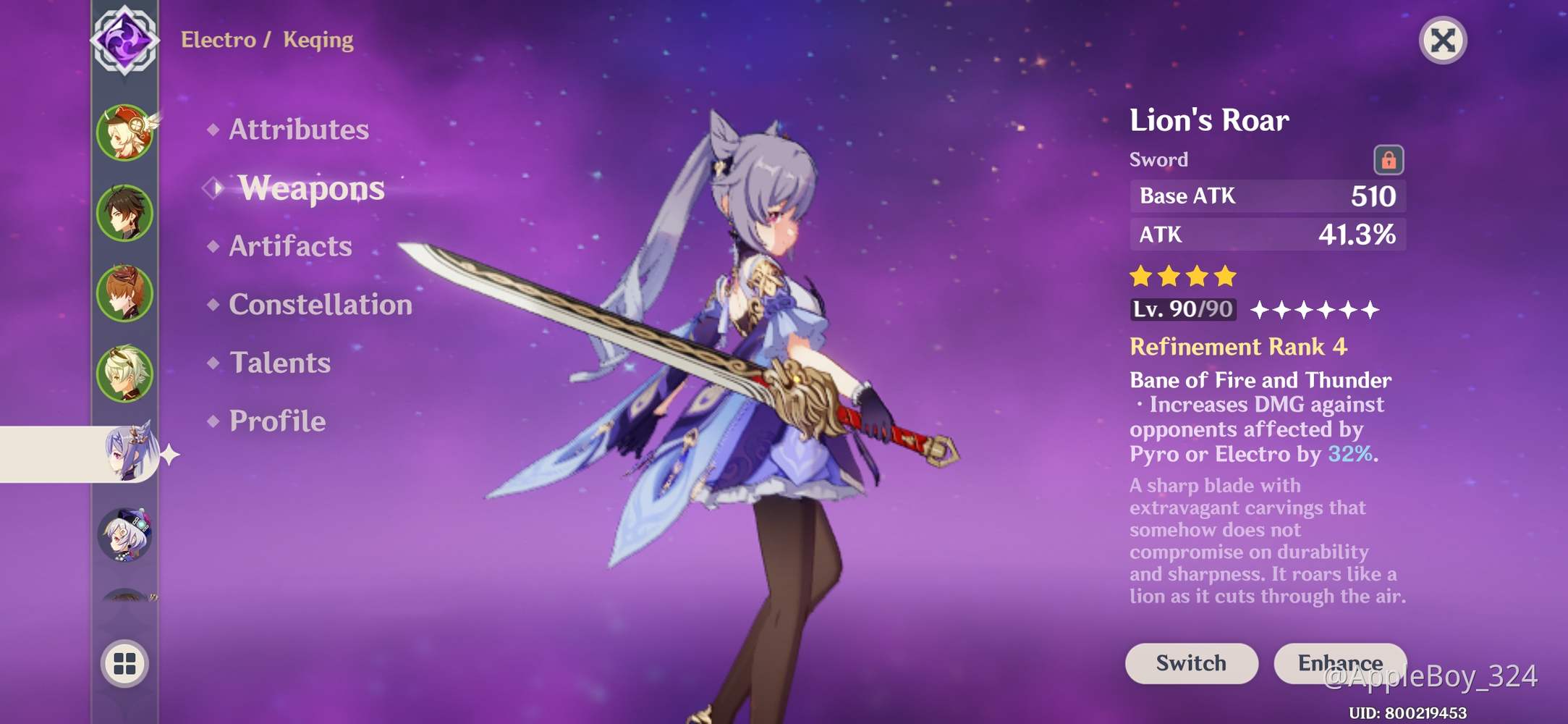Open the Profile section

tap(275, 420)
